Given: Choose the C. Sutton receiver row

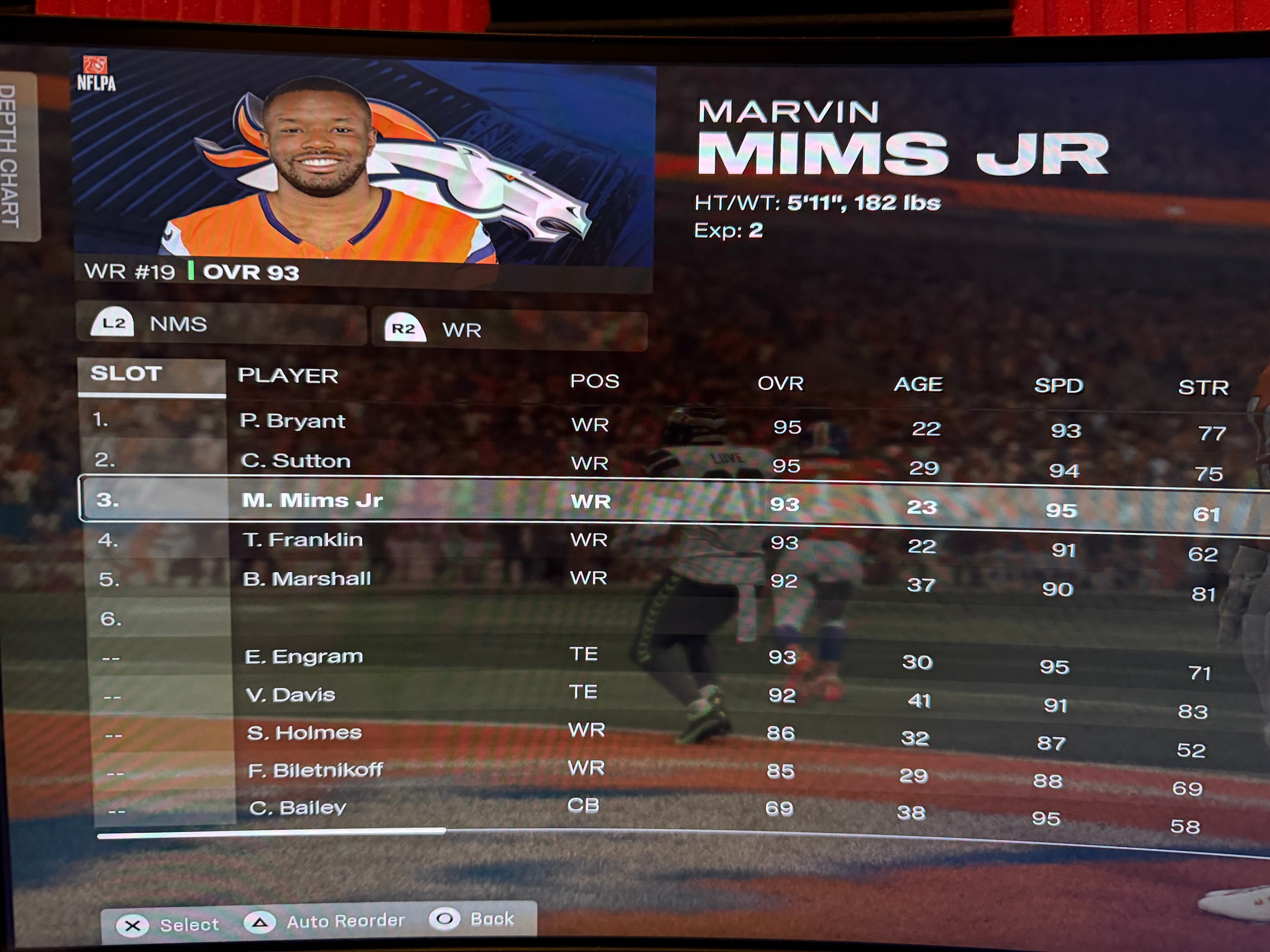Looking at the screenshot, I should click(x=296, y=461).
